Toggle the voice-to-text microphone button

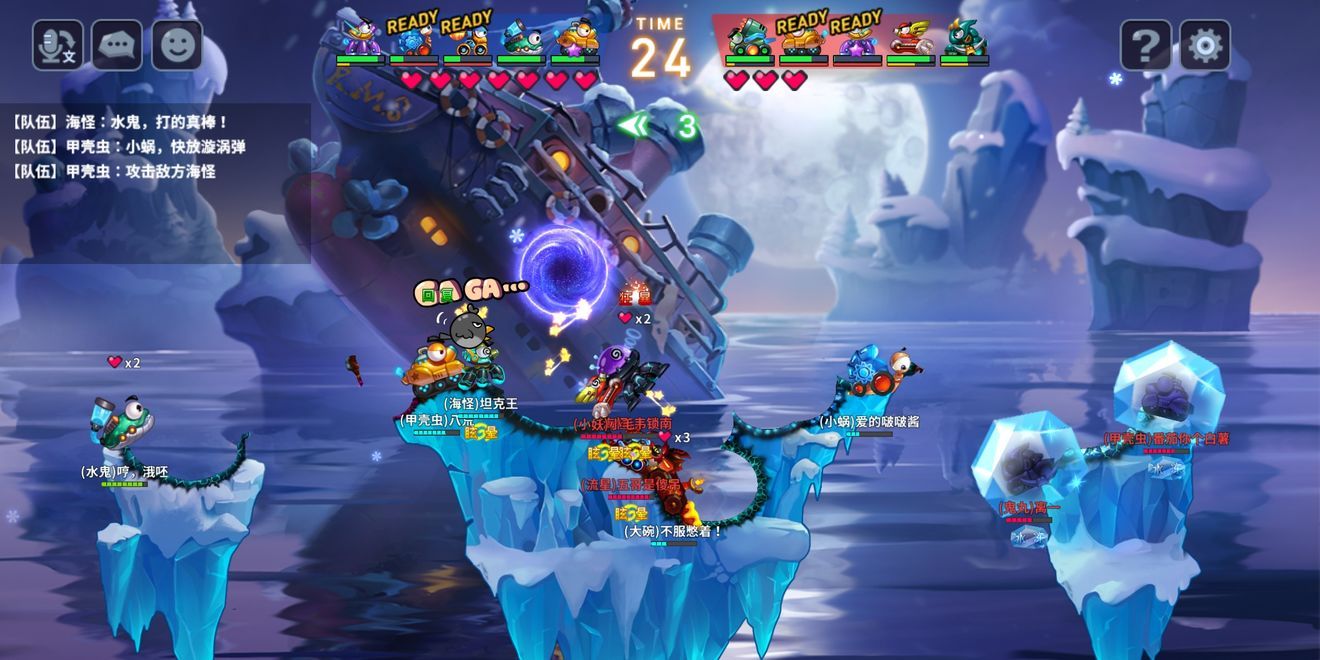57,45
